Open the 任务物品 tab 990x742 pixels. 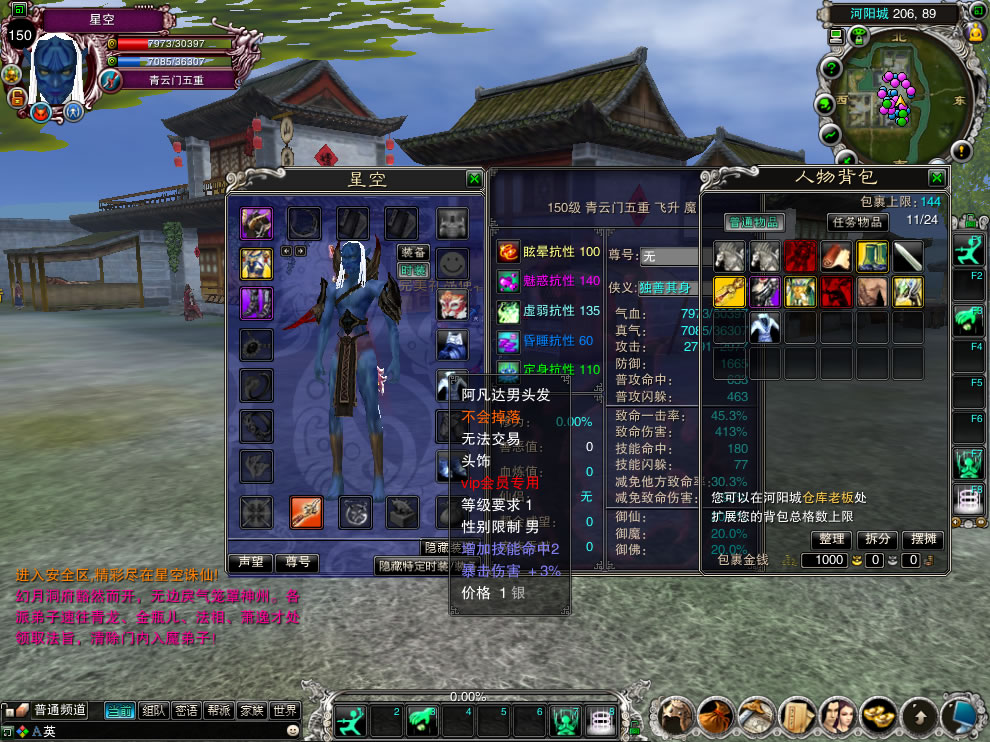click(x=857, y=222)
